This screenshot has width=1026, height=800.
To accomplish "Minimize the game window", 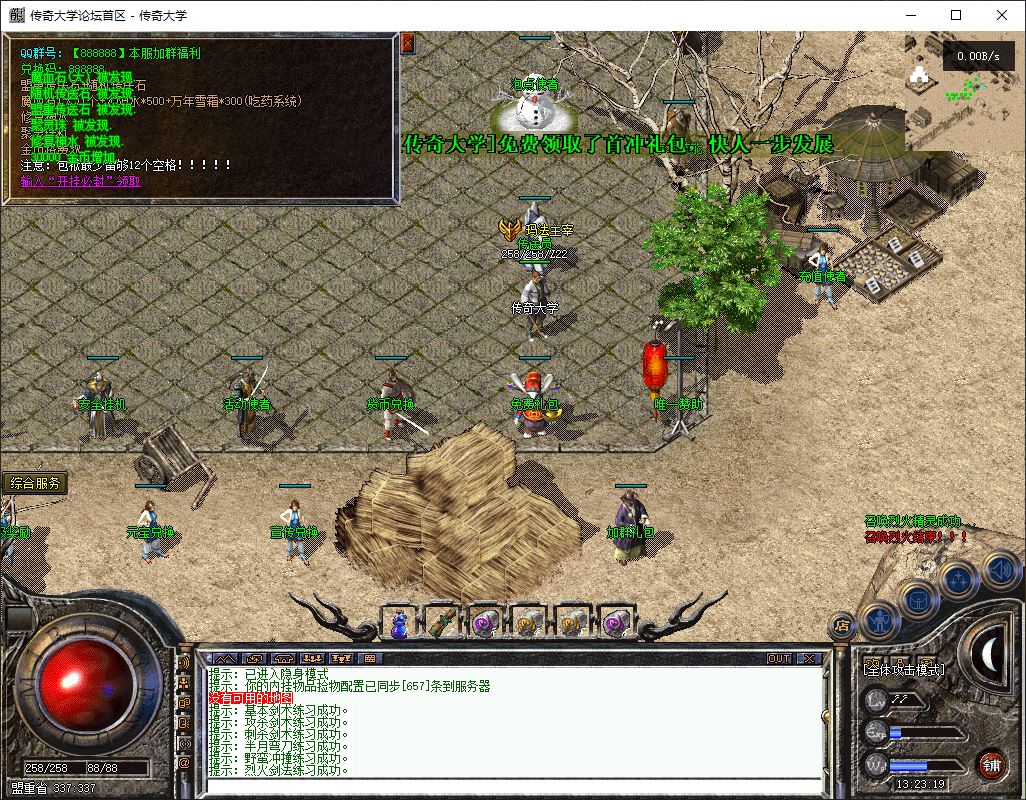I will point(910,15).
